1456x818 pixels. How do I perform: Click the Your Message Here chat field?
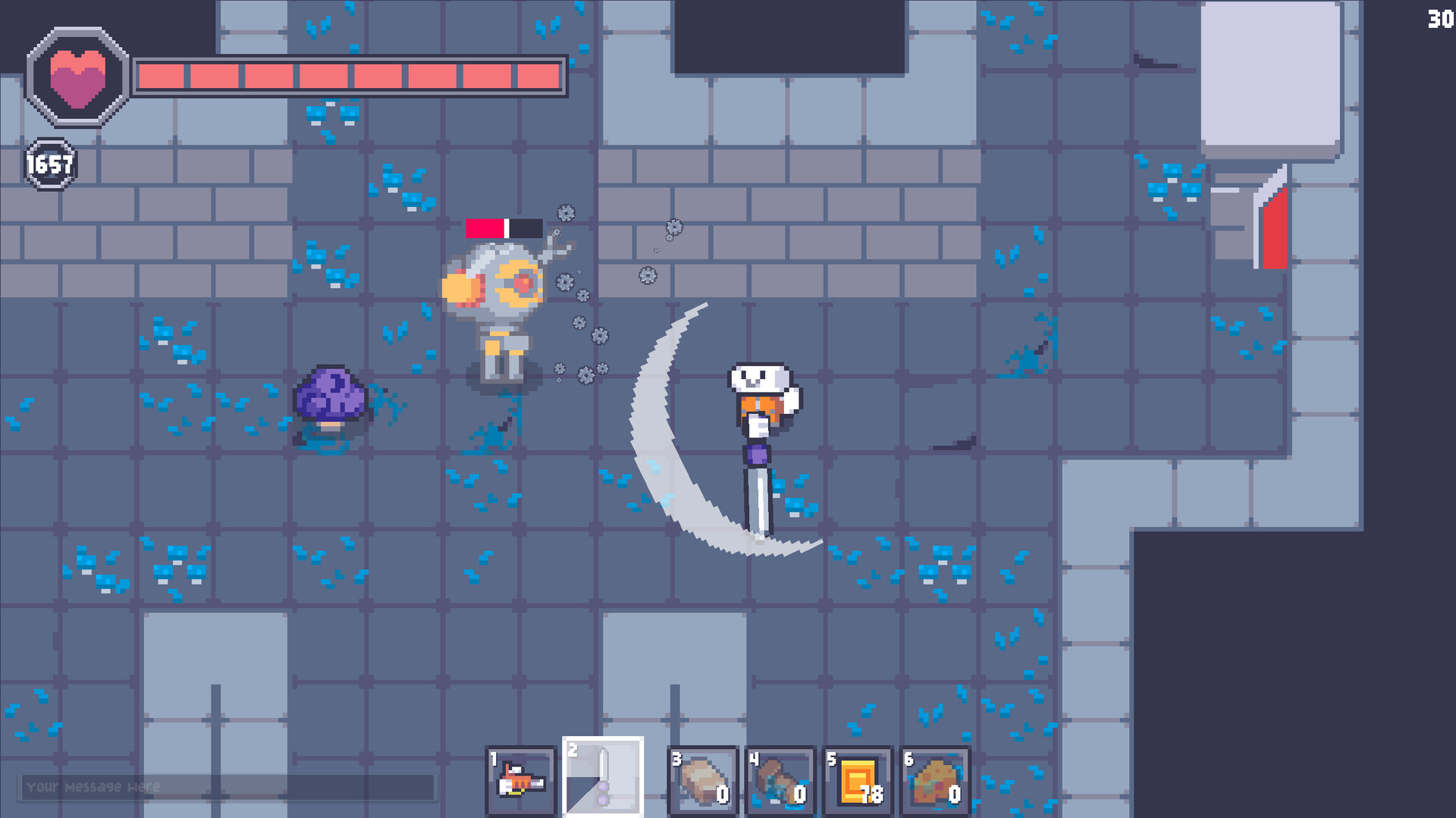[x=227, y=788]
